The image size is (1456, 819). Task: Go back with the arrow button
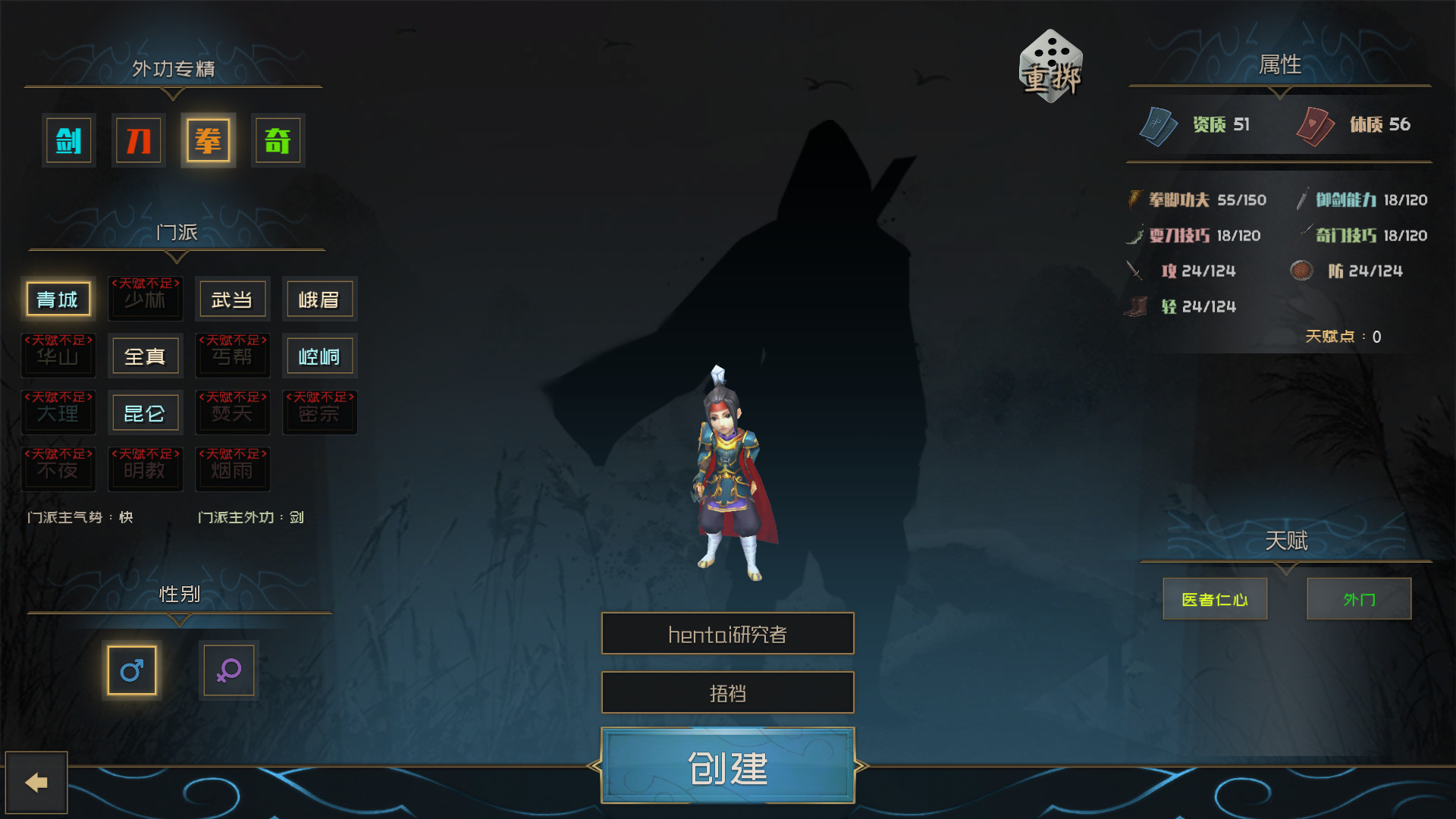(36, 783)
